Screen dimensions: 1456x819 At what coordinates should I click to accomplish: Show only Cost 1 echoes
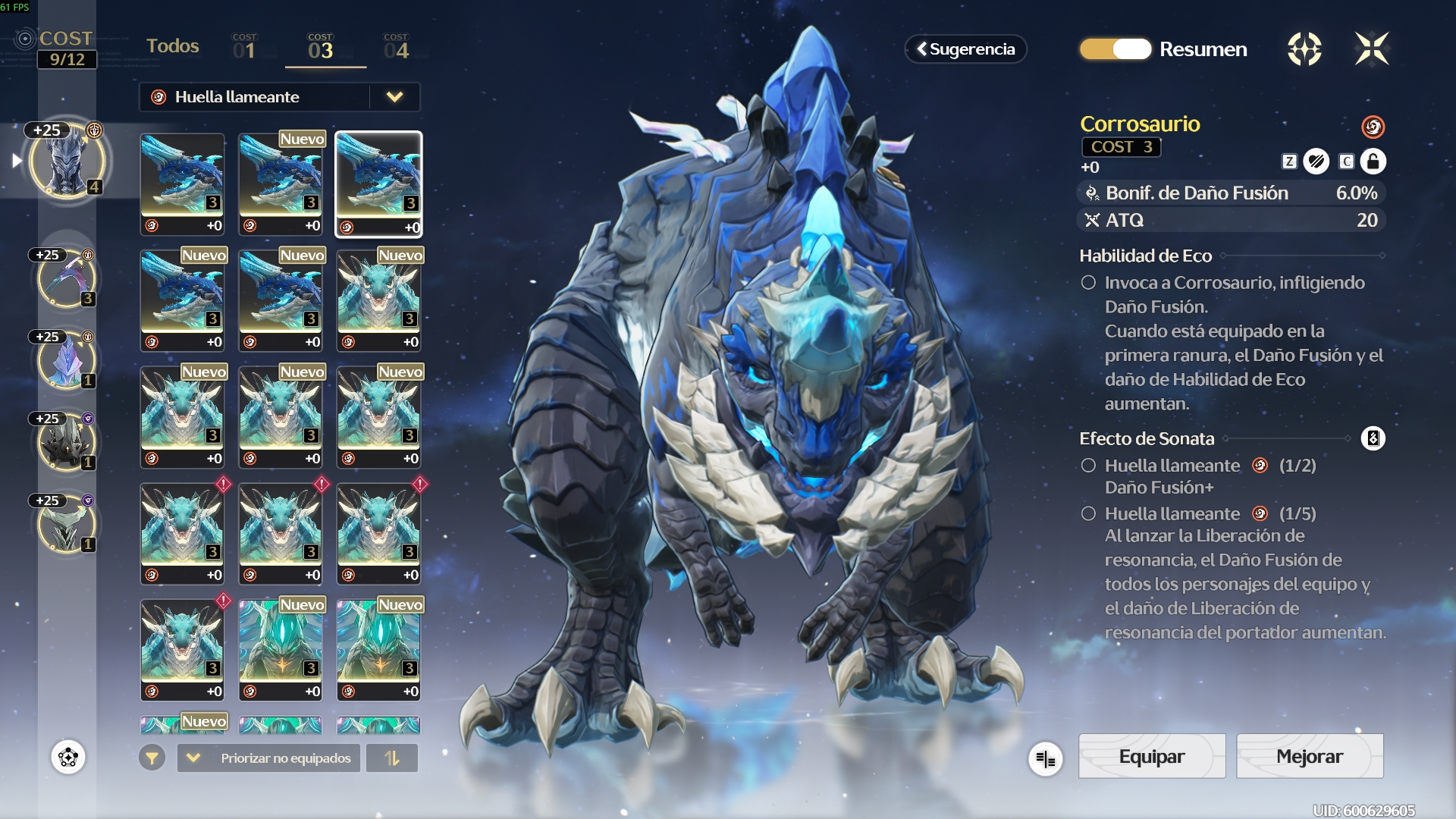click(244, 48)
